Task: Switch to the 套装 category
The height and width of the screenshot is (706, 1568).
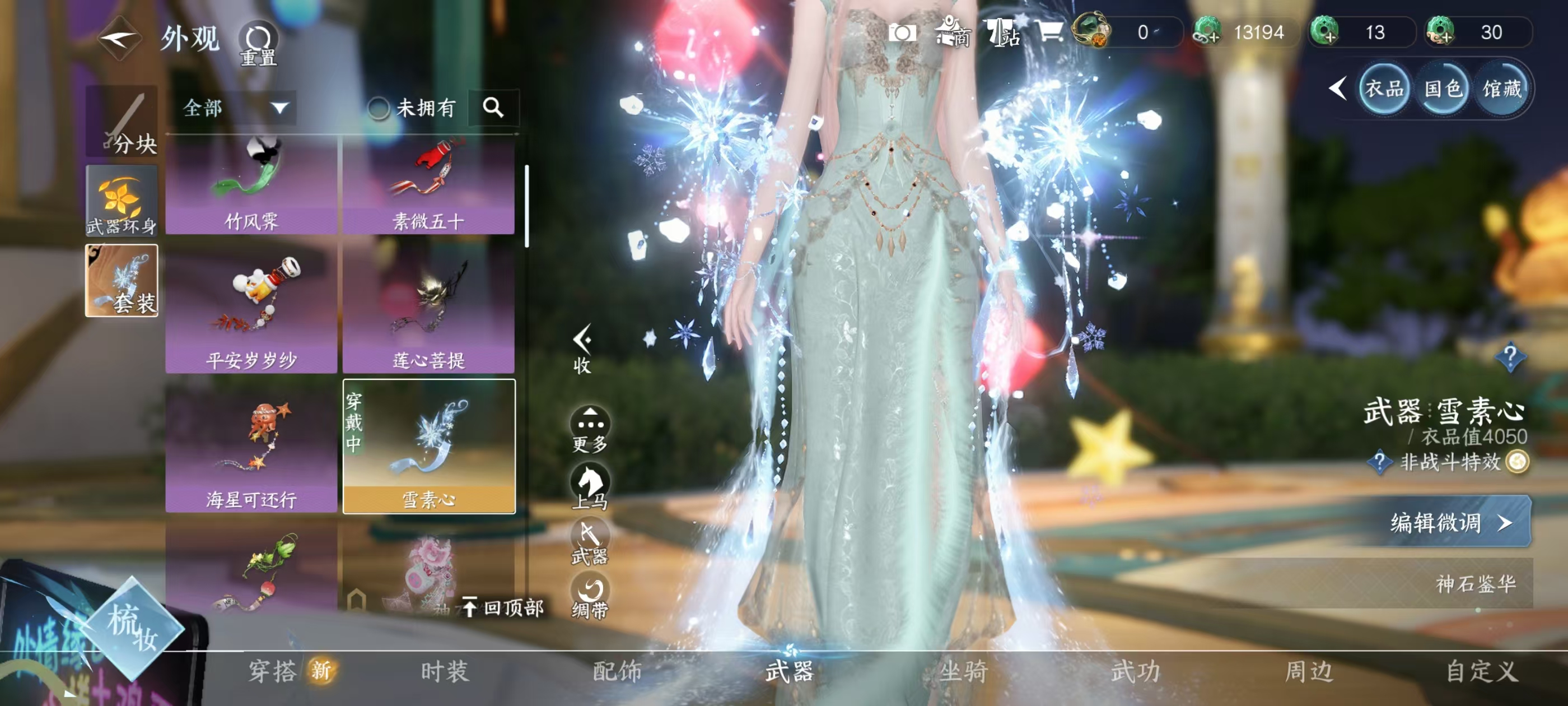Action: [x=122, y=281]
